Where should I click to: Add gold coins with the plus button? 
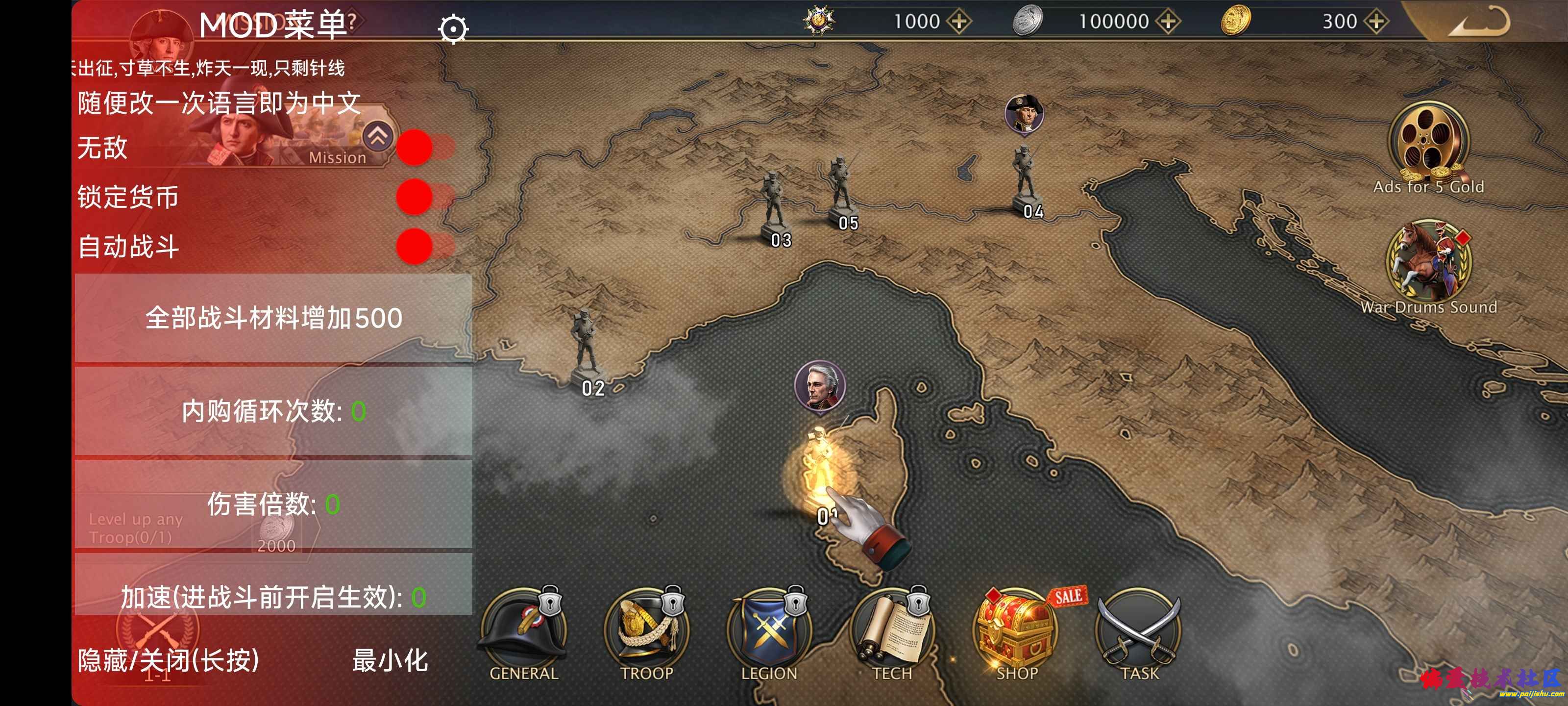click(x=1375, y=22)
